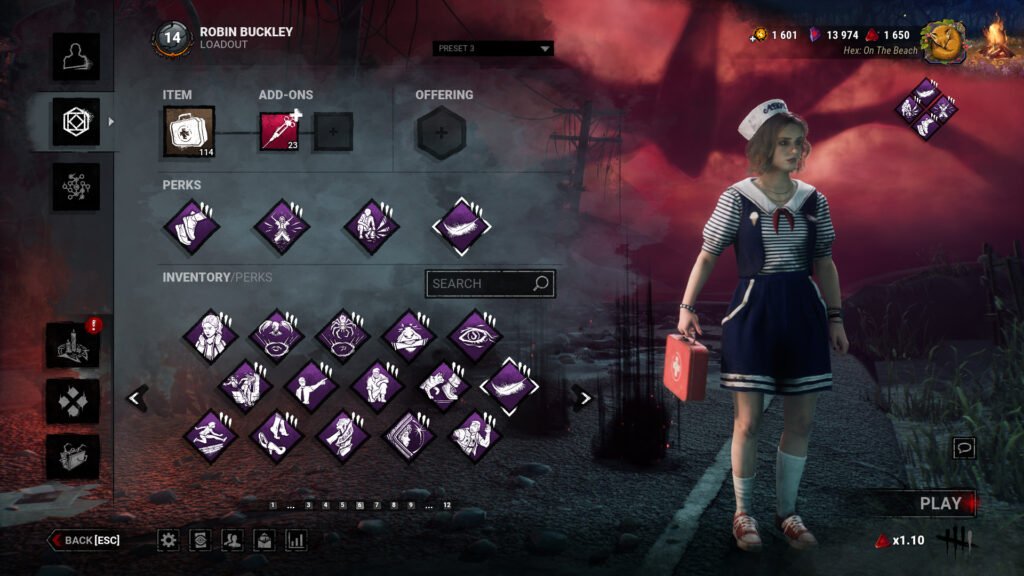Select the sprinting boots equipped perk
The width and height of the screenshot is (1024, 576).
pos(191,226)
